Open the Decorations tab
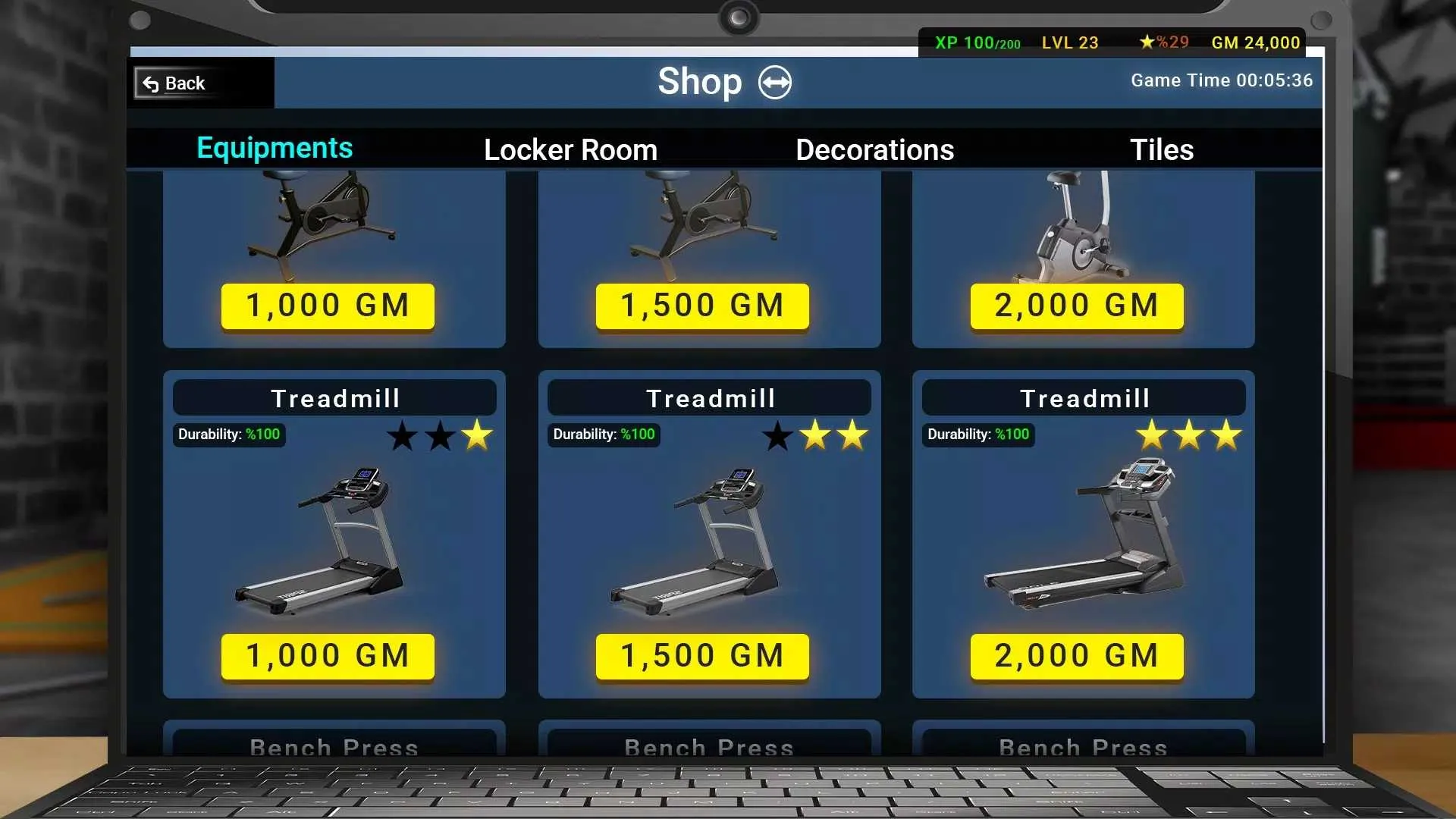The image size is (1456, 819). pyautogui.click(x=874, y=149)
